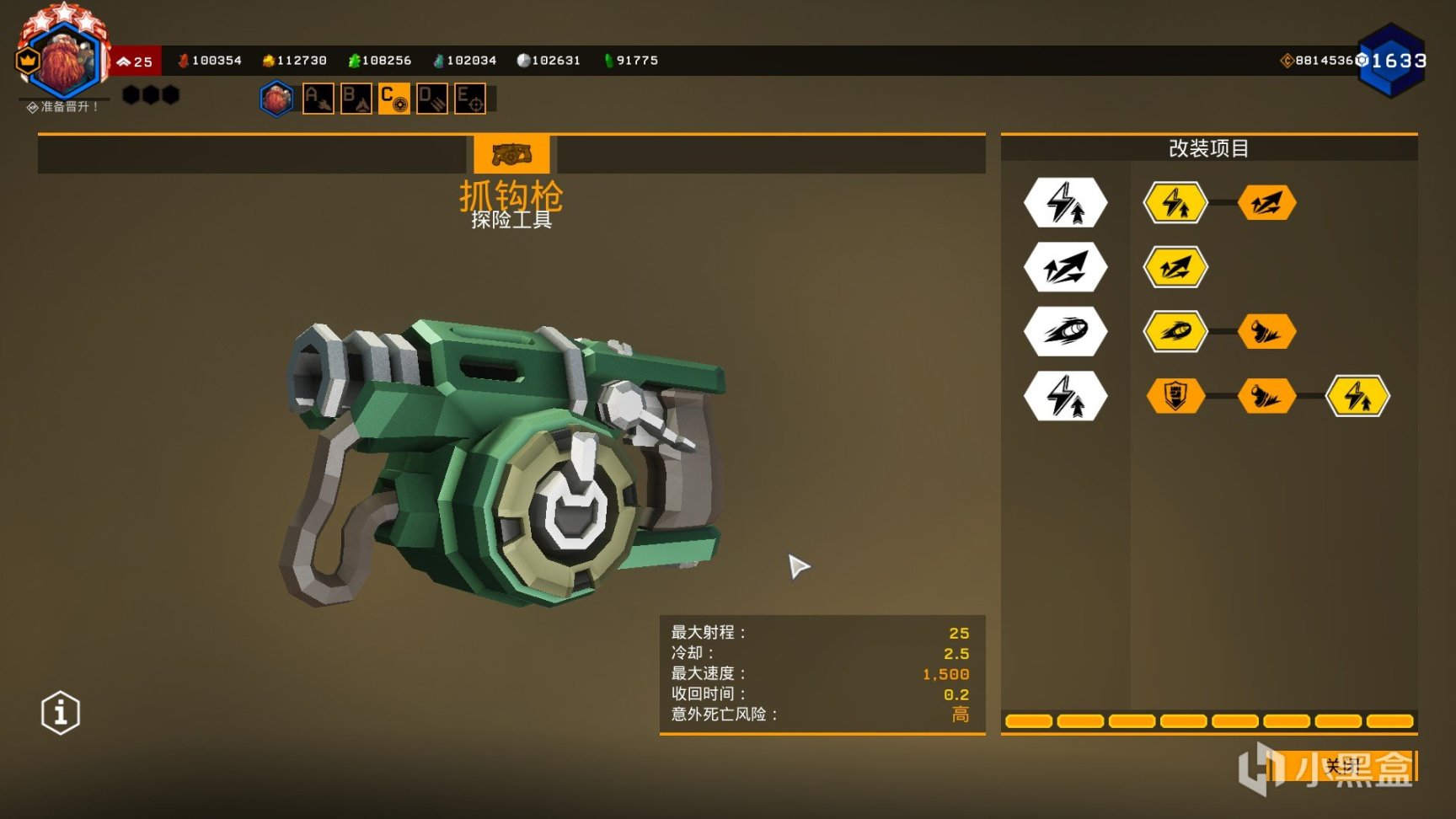The height and width of the screenshot is (819, 1456).
Task: Pick the orange shield upgrade
Action: (x=1175, y=396)
